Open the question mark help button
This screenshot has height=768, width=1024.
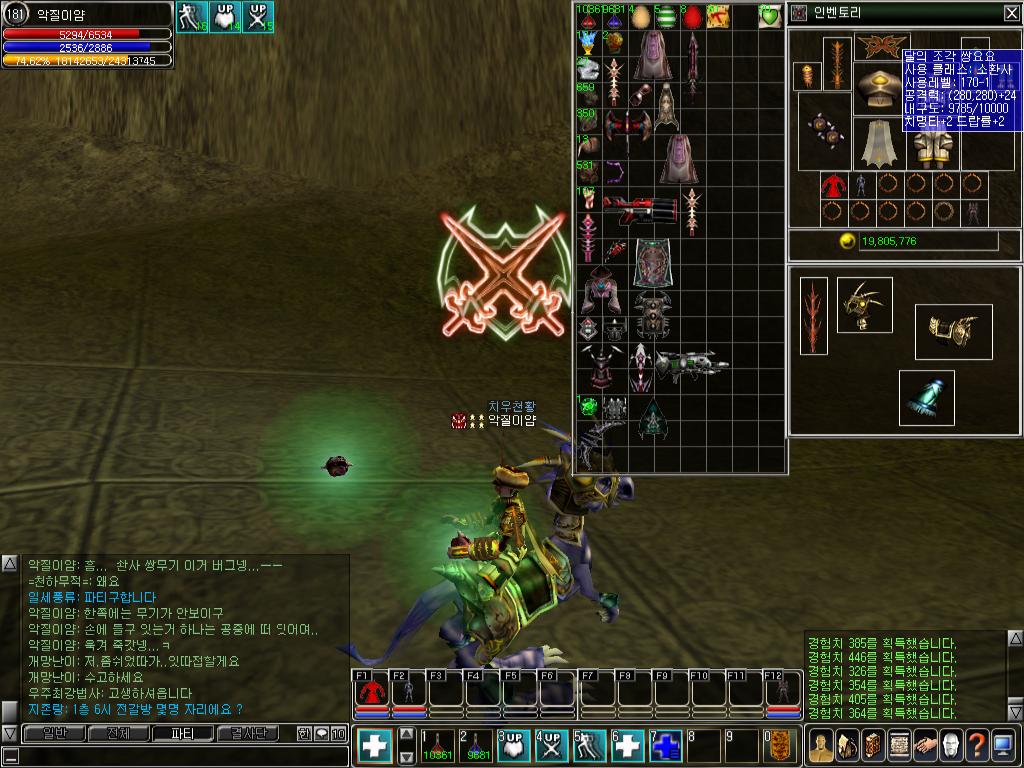[x=976, y=745]
